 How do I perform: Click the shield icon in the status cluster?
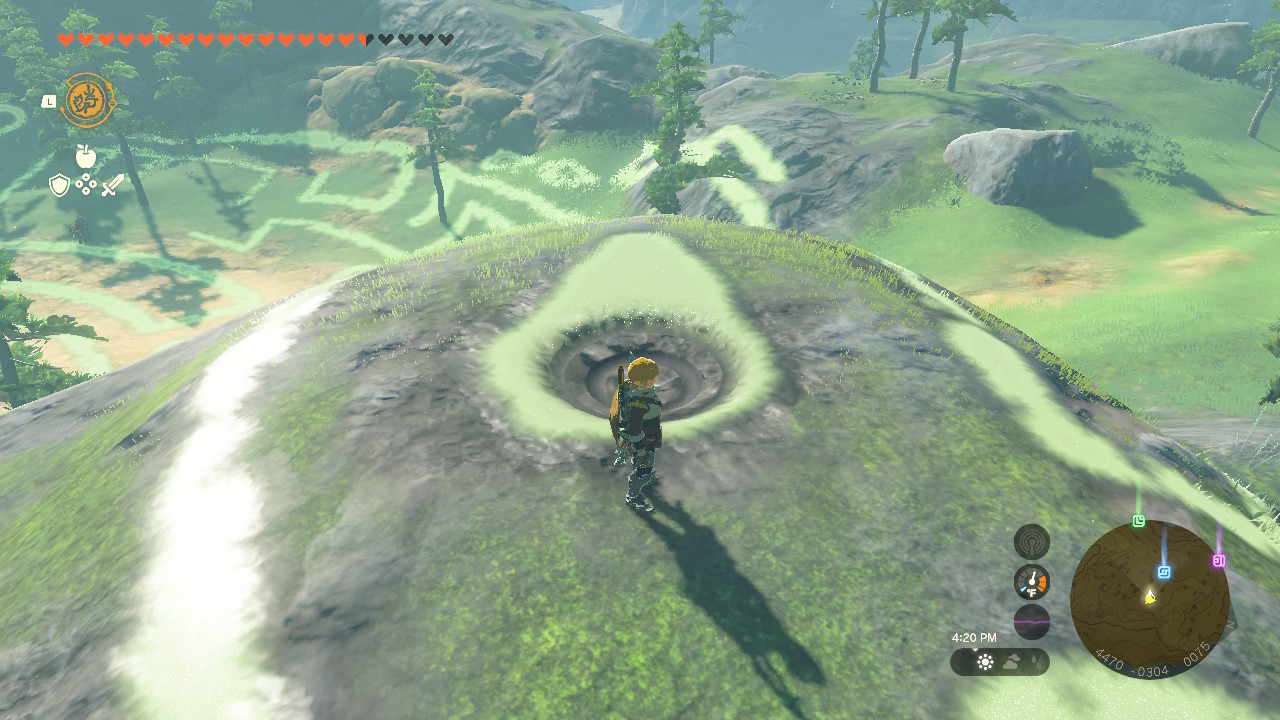(57, 183)
